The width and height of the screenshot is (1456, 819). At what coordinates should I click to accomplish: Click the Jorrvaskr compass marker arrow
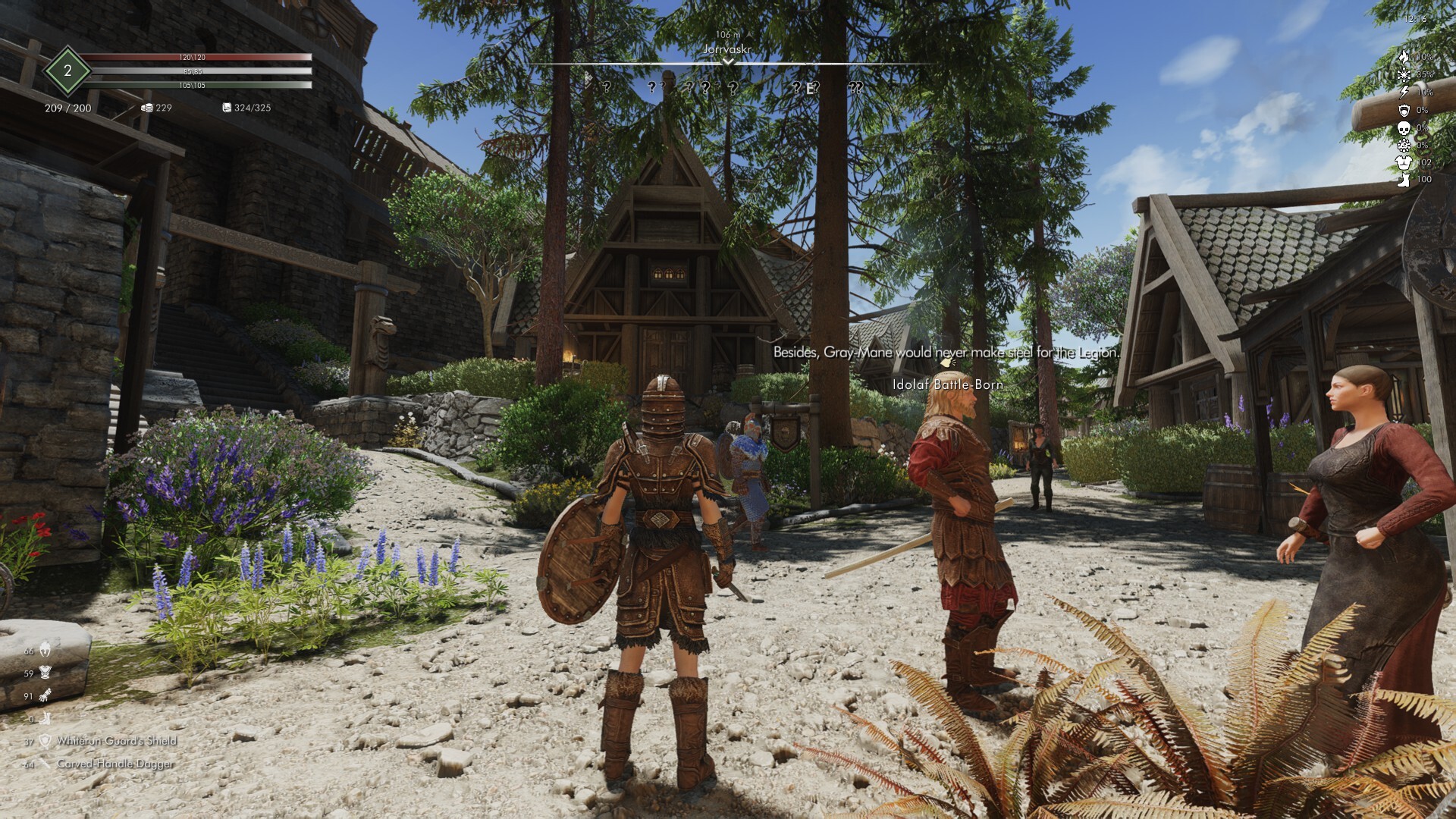(x=728, y=61)
